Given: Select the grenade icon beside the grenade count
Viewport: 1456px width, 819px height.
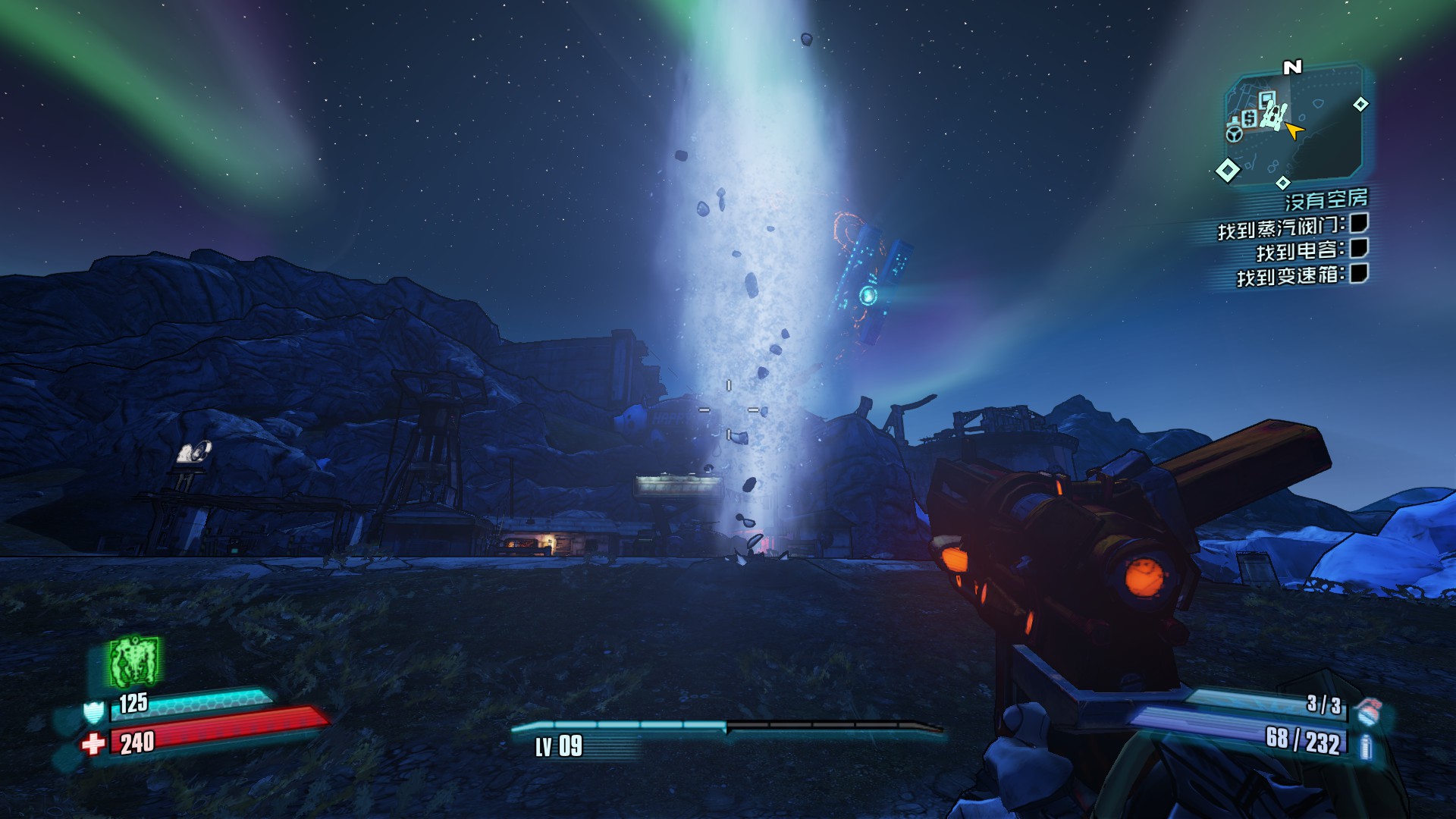Looking at the screenshot, I should [x=1367, y=711].
